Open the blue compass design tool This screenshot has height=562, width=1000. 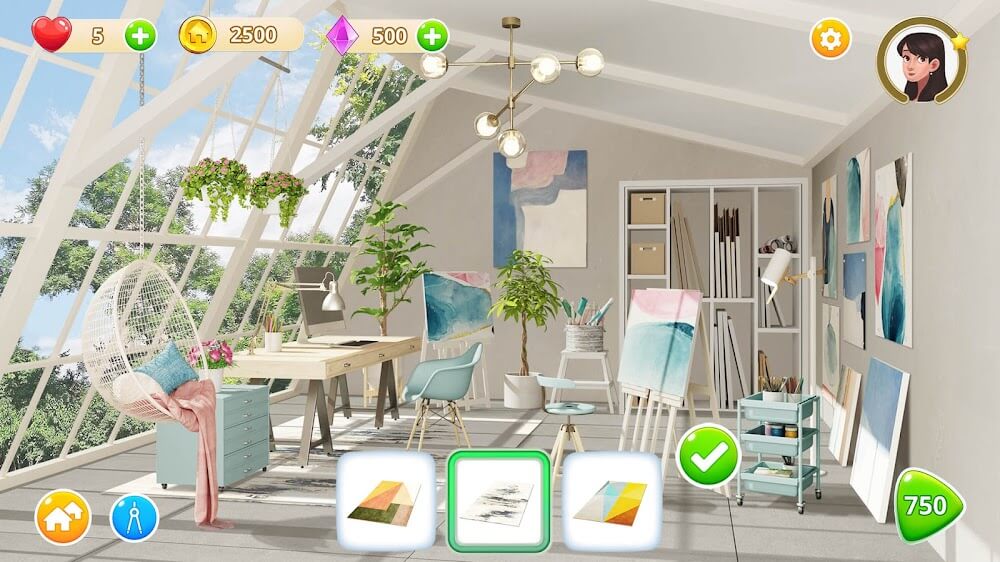[x=134, y=518]
